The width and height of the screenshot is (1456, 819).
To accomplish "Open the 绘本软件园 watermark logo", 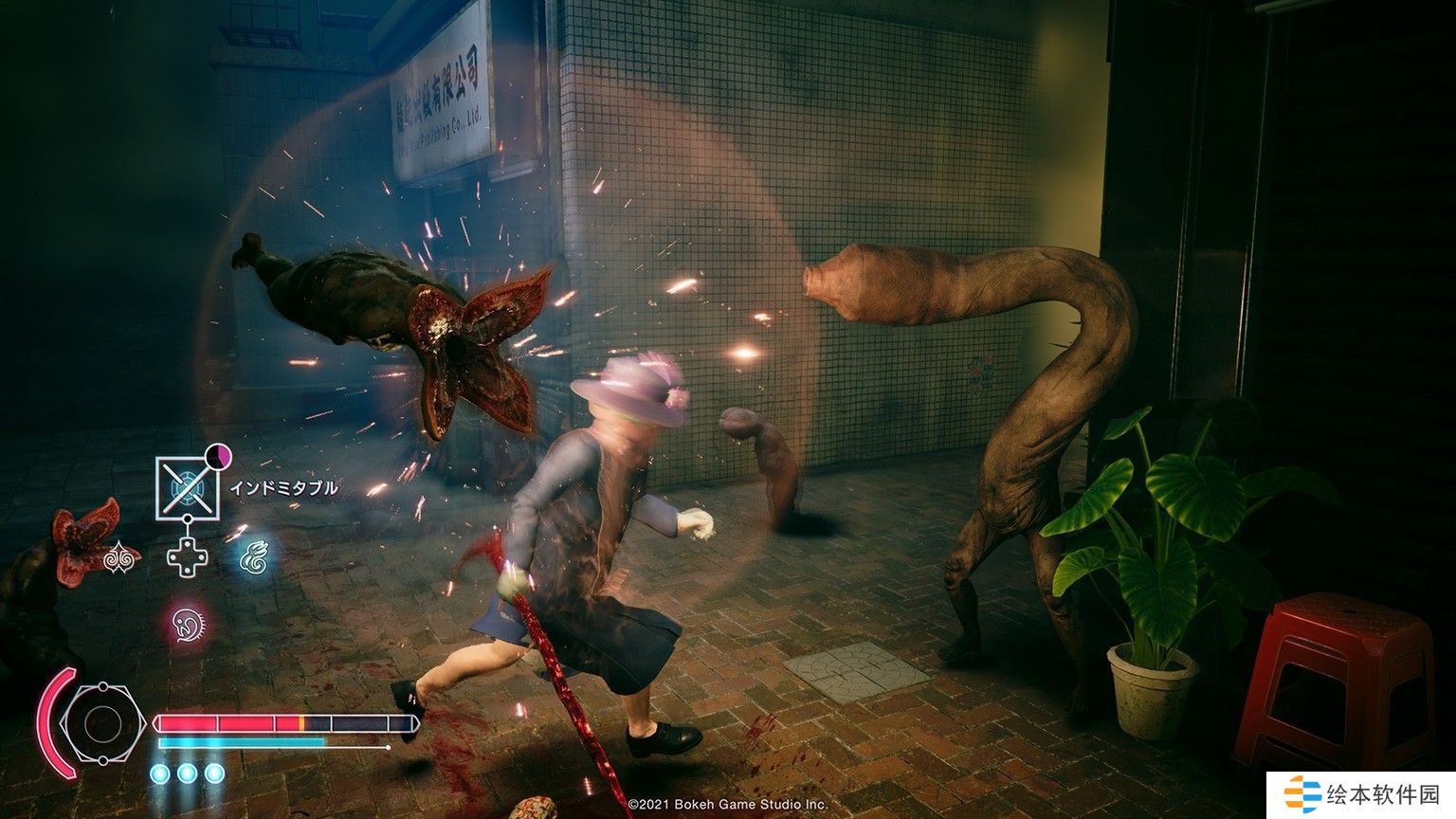I will (x=1361, y=792).
